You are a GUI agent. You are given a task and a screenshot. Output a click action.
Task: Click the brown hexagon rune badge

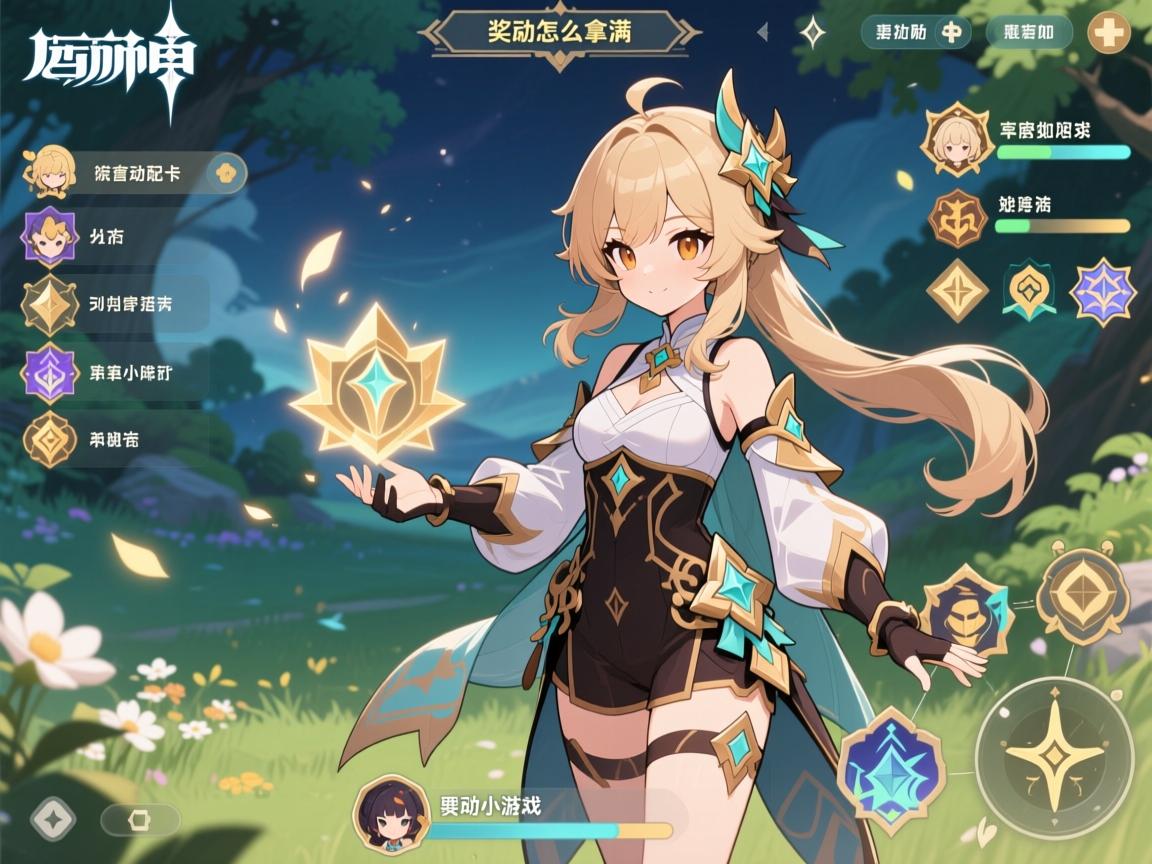pyautogui.click(x=957, y=218)
